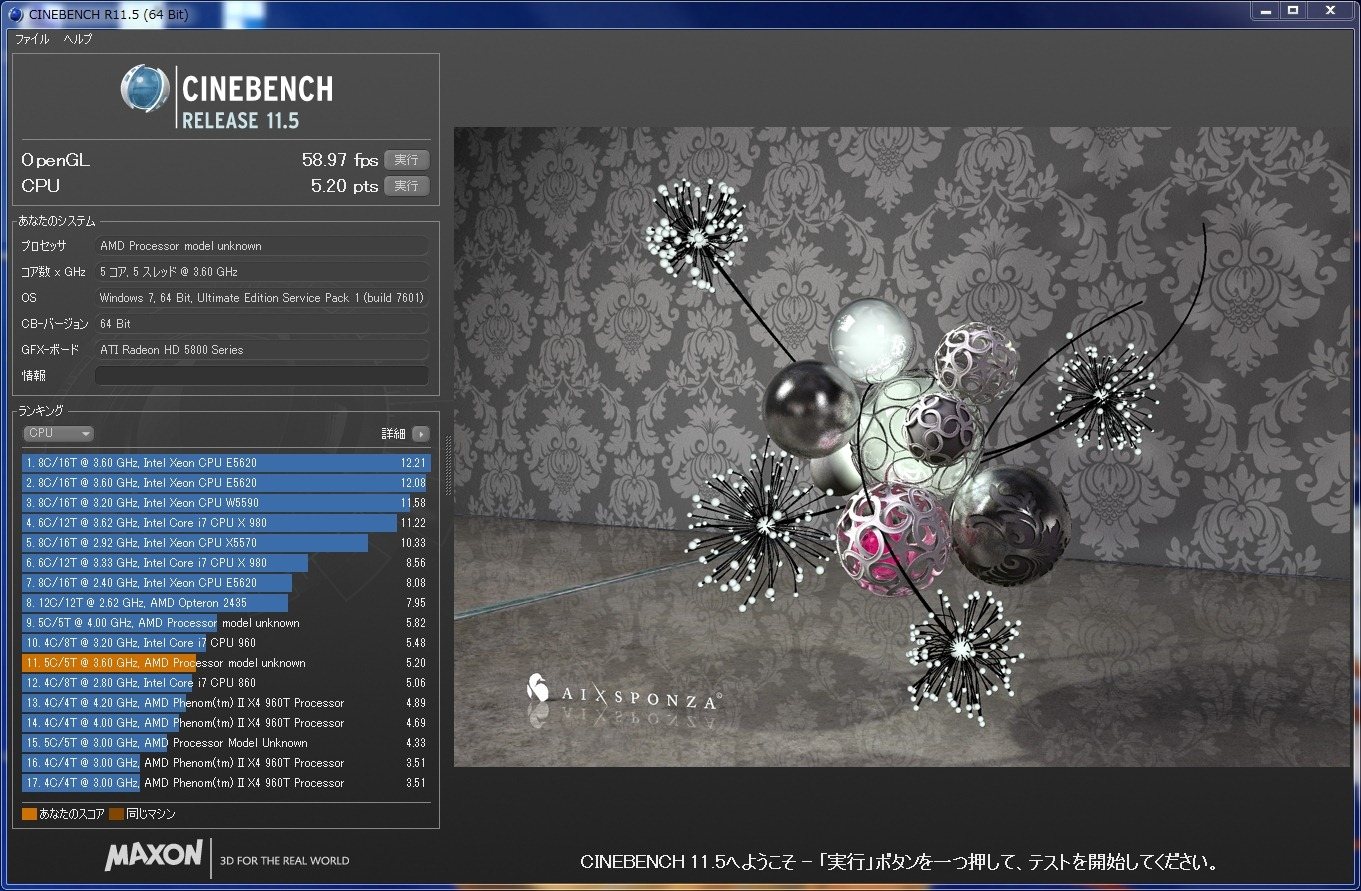Open the ファイル menu
Viewport: 1361px width, 891px height.
[x=32, y=39]
